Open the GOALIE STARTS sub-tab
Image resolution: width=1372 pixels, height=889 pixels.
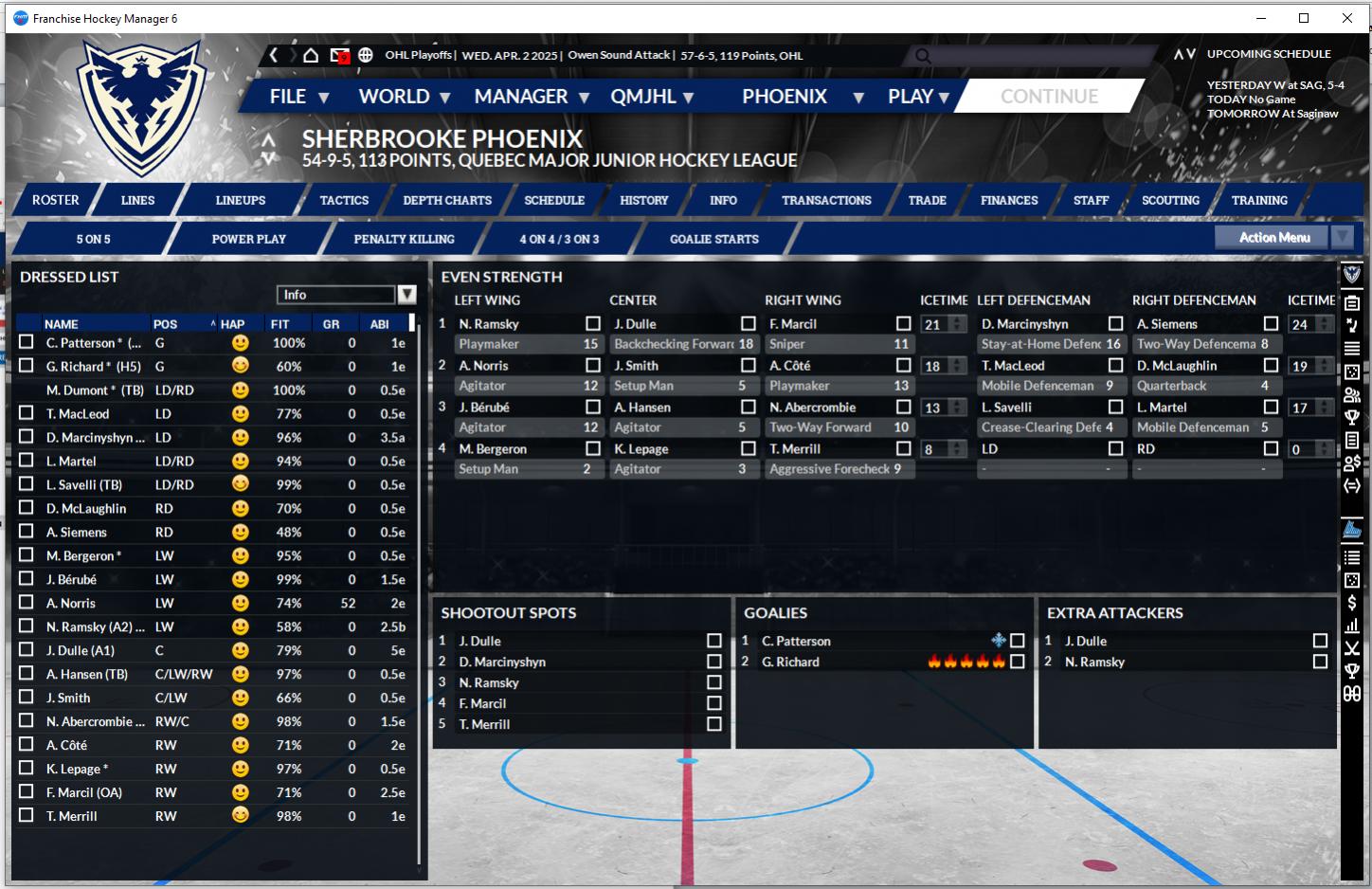click(713, 239)
